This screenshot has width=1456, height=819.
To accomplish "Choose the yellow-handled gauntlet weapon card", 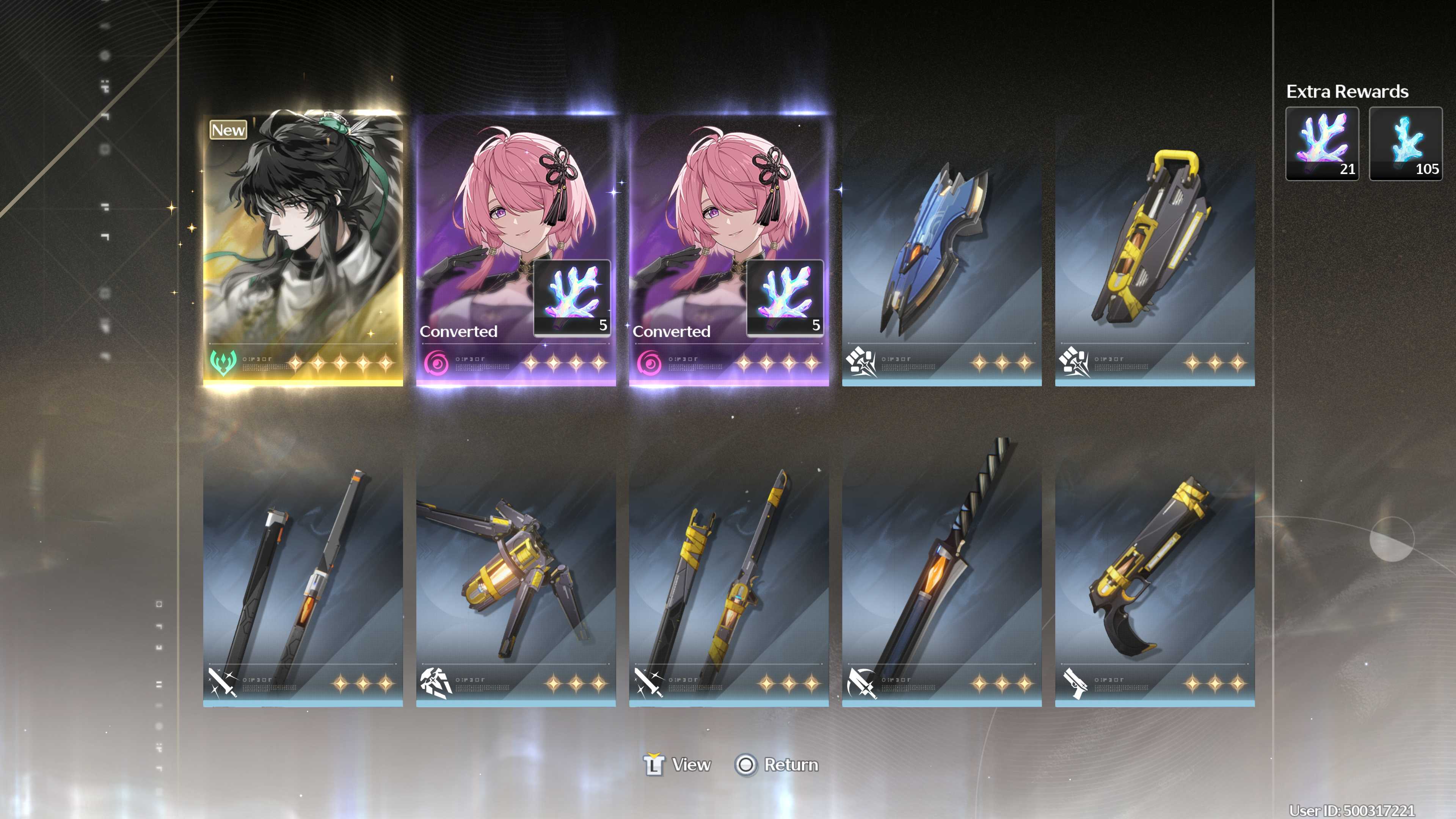I will click(x=1155, y=260).
